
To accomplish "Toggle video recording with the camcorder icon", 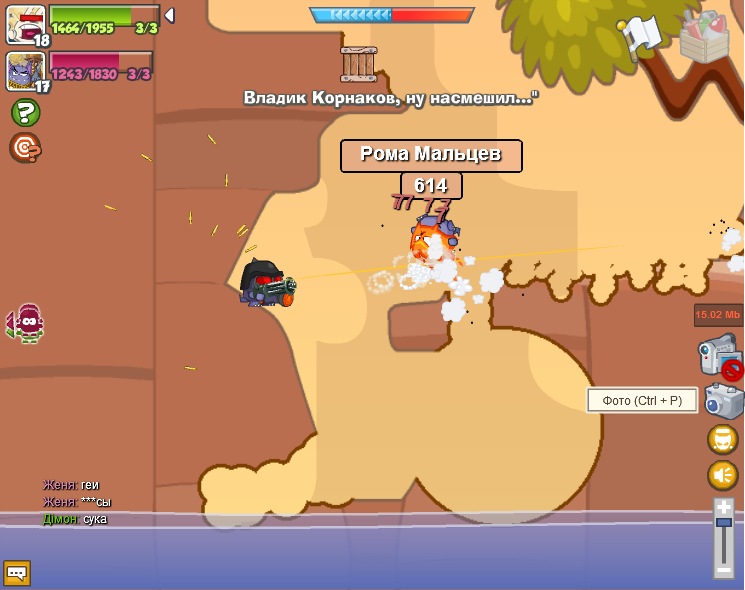I will click(x=720, y=355).
